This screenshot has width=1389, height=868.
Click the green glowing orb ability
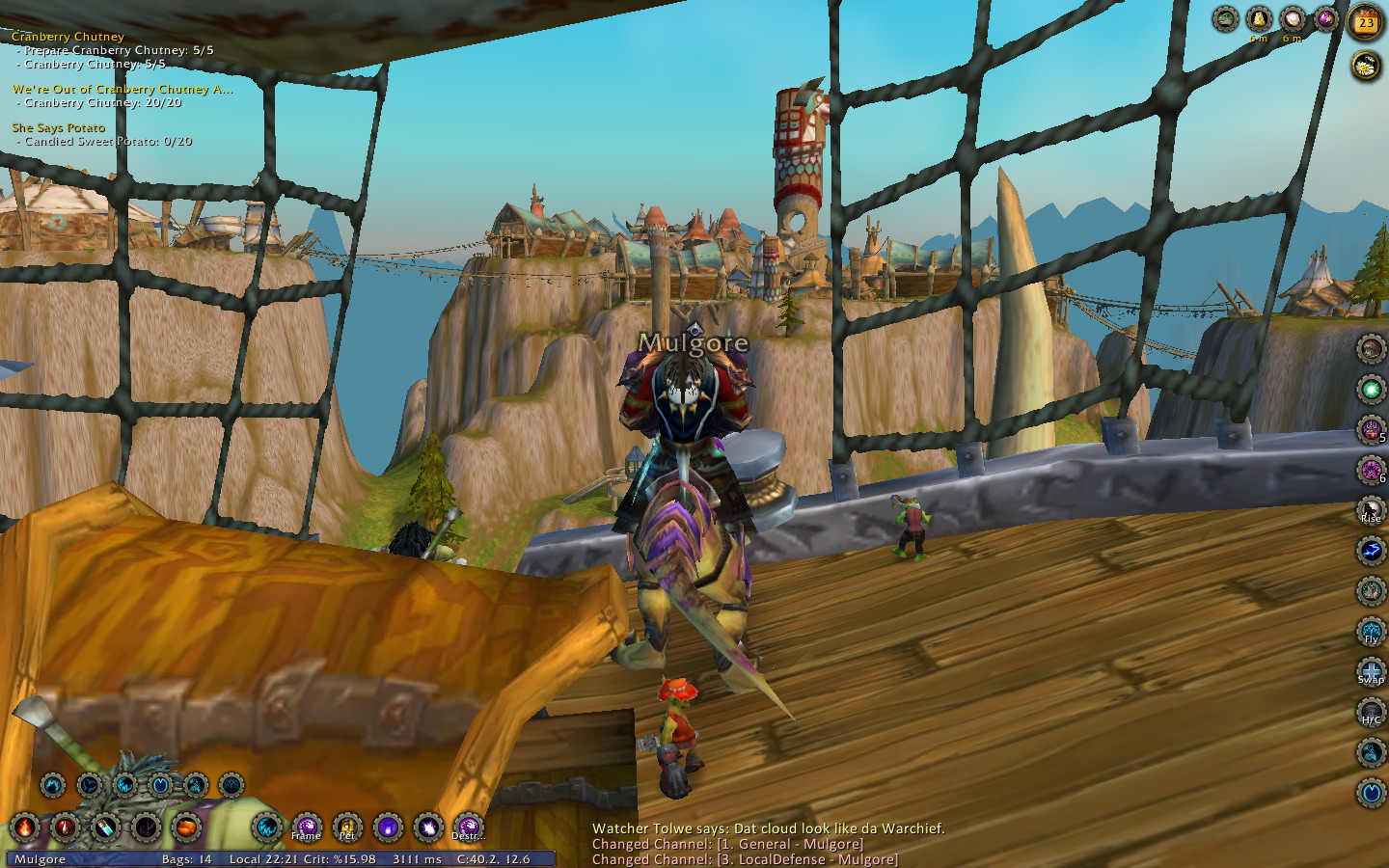pyautogui.click(x=1371, y=389)
